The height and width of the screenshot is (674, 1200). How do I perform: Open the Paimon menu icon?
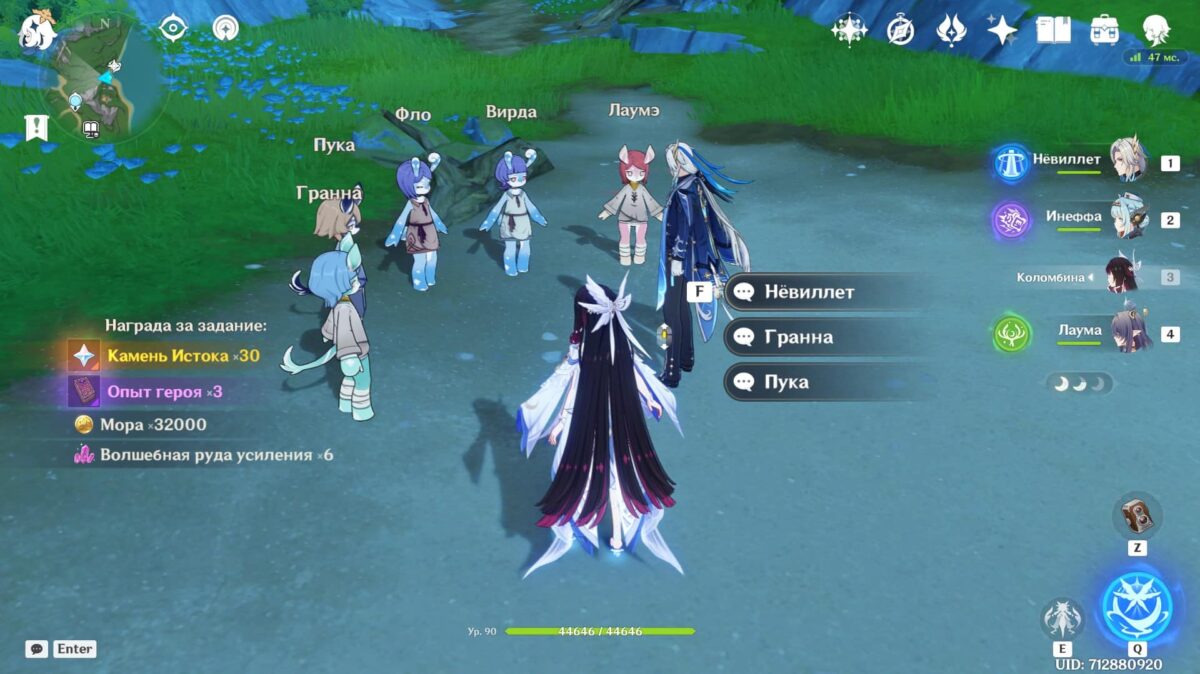click(x=37, y=28)
